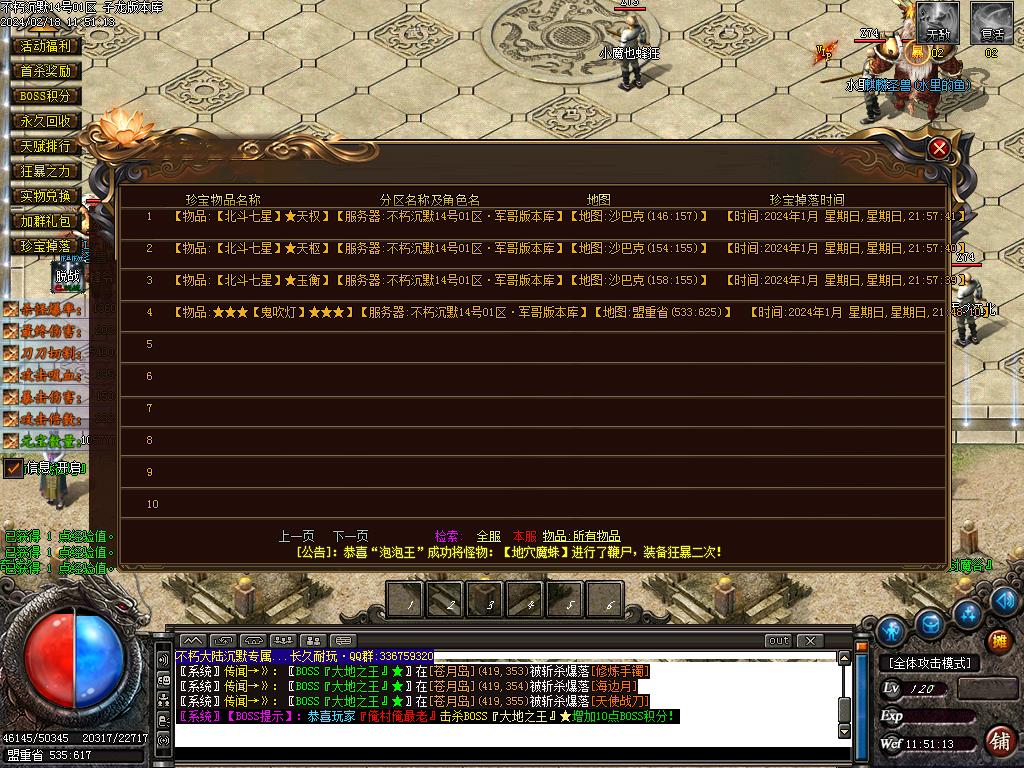
Task: Go to previous page with 上一页
Action: point(296,536)
